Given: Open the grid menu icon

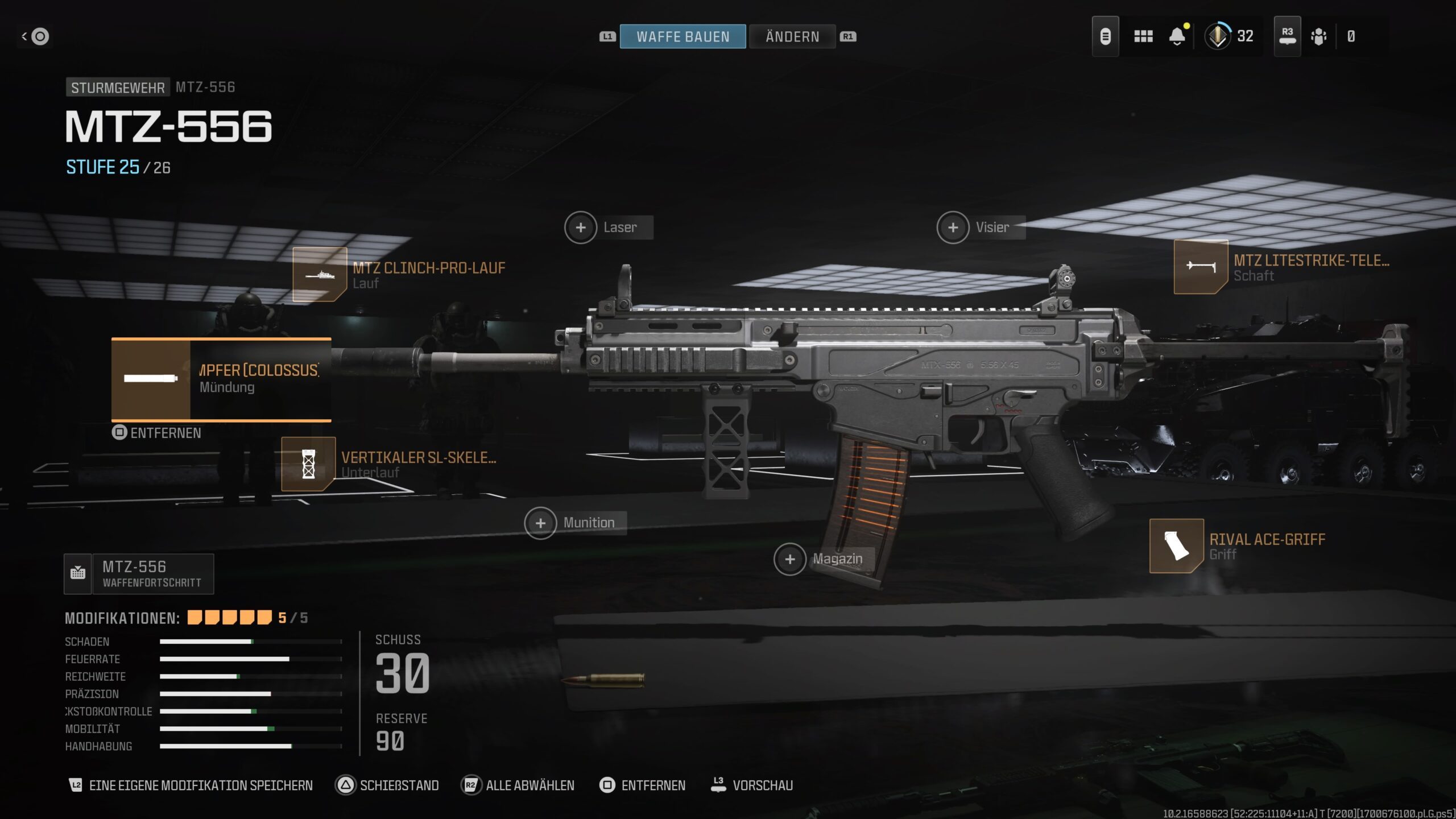Looking at the screenshot, I should click(x=1143, y=36).
